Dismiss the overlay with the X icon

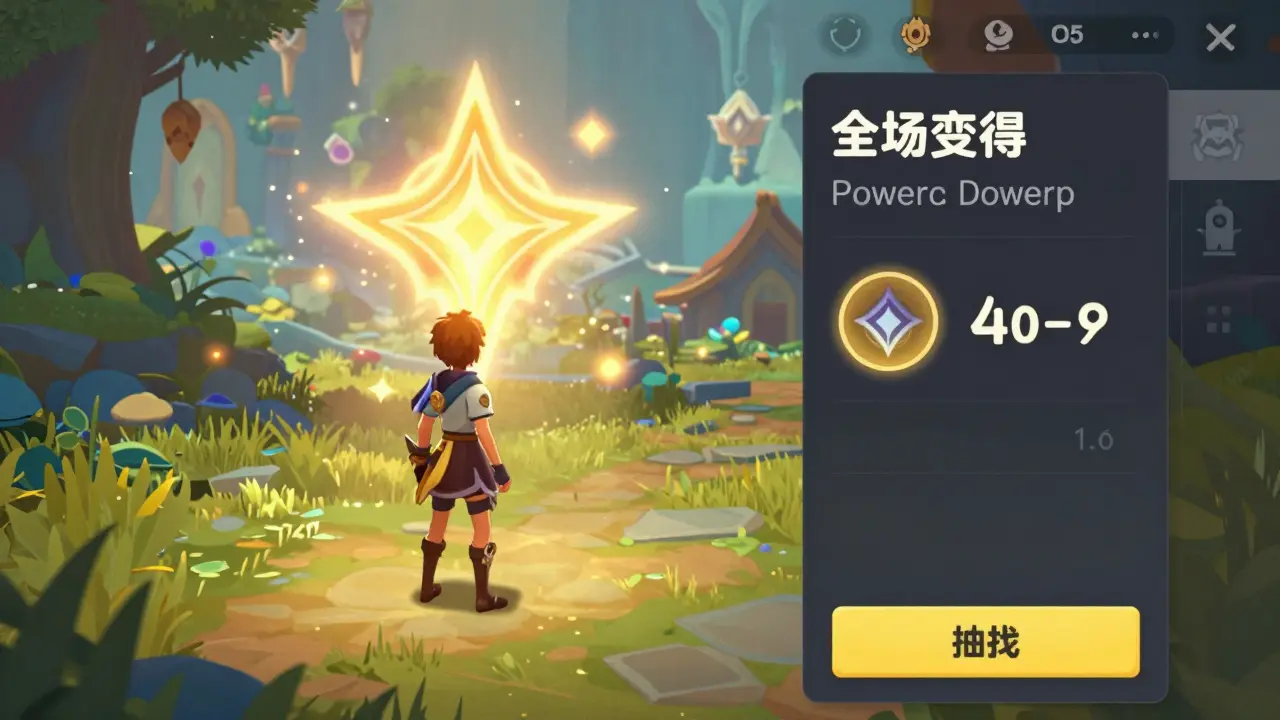[1220, 38]
